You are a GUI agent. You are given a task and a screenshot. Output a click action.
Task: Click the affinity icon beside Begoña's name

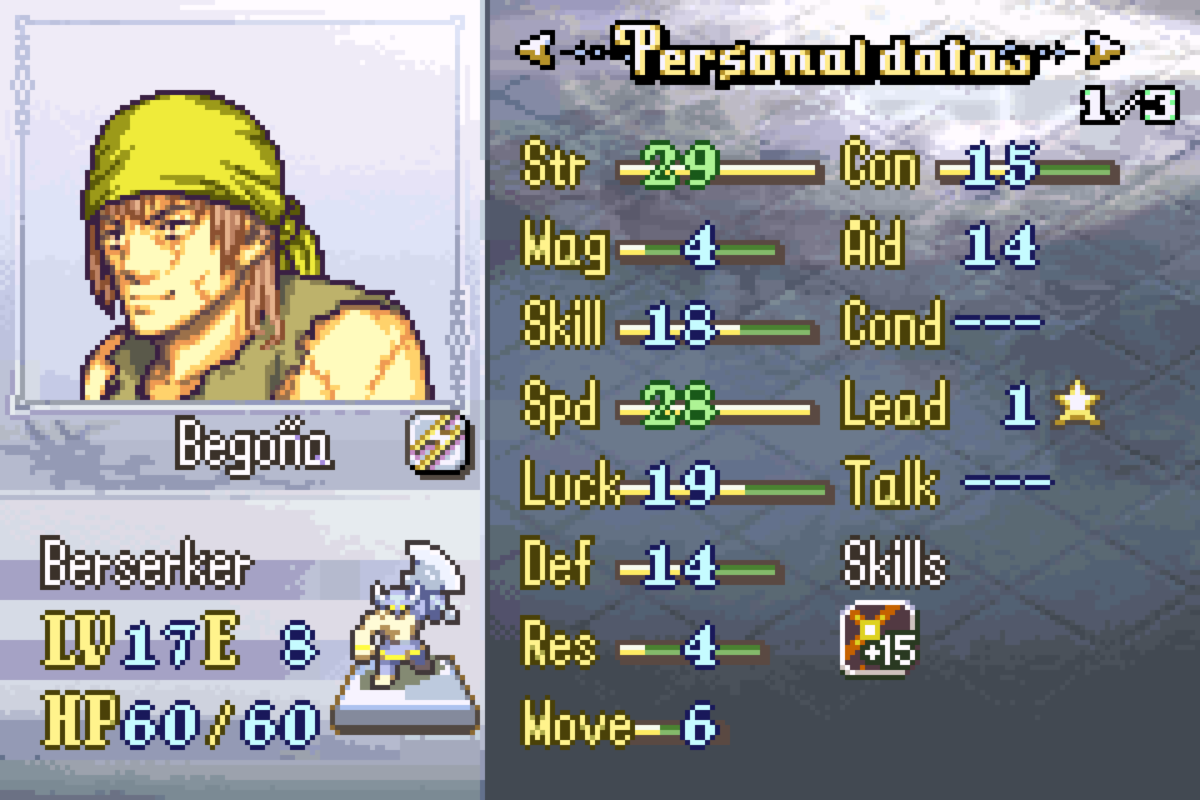pyautogui.click(x=439, y=443)
